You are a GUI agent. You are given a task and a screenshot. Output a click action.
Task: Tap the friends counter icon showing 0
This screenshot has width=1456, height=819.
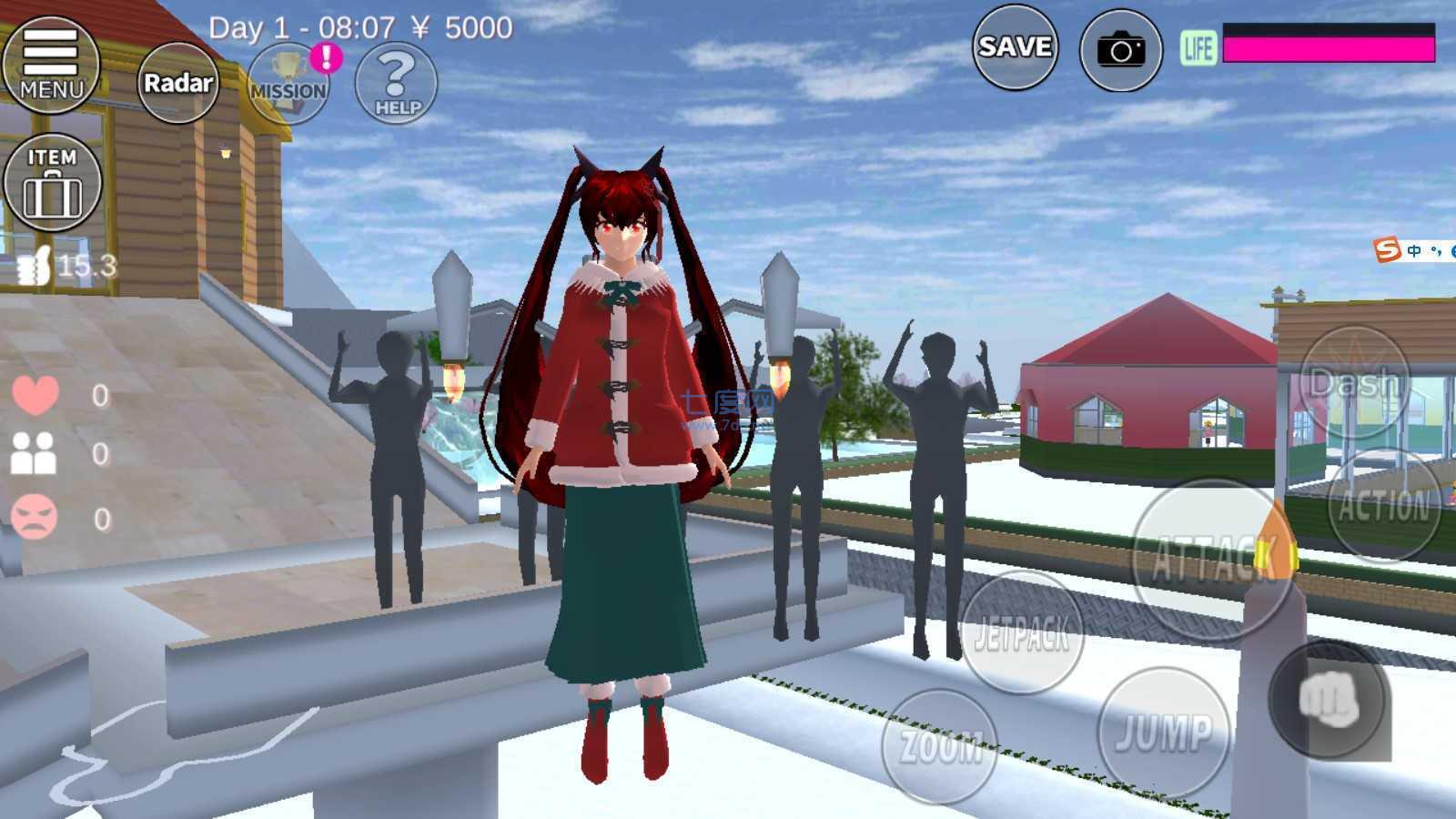(35, 455)
